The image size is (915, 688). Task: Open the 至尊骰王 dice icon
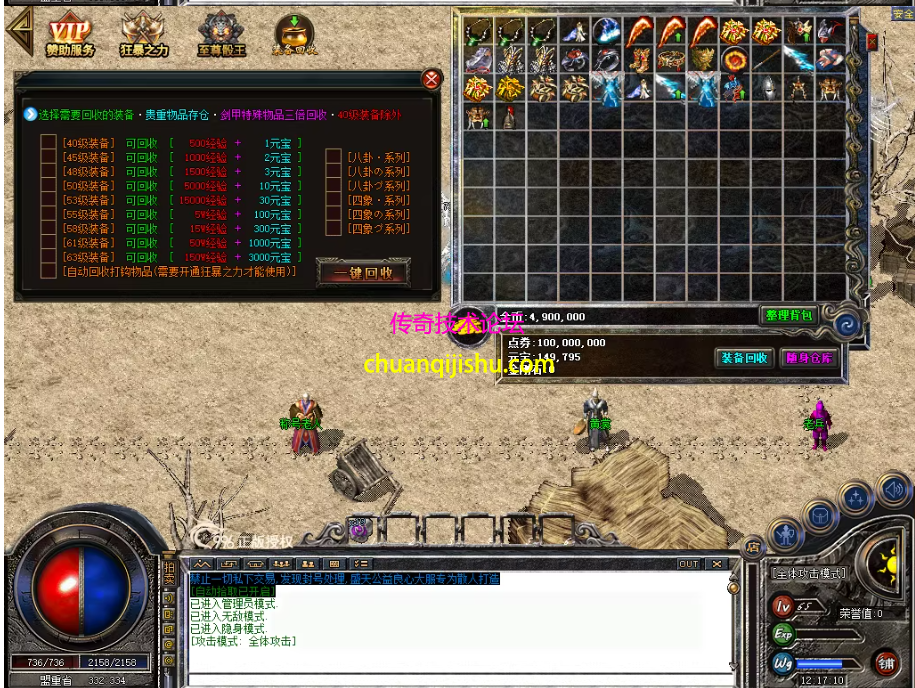point(221,36)
